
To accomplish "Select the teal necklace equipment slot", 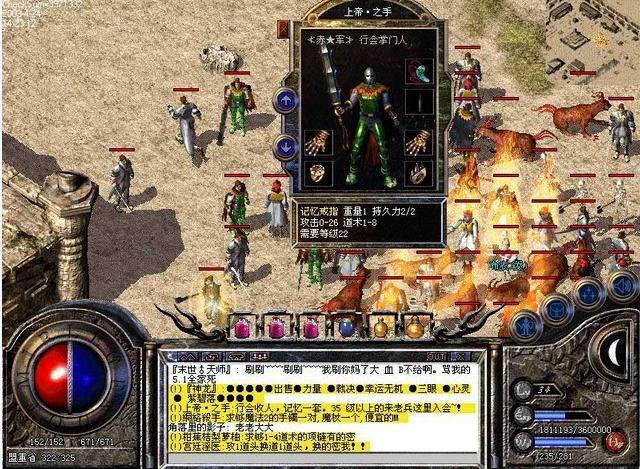I will 418,72.
